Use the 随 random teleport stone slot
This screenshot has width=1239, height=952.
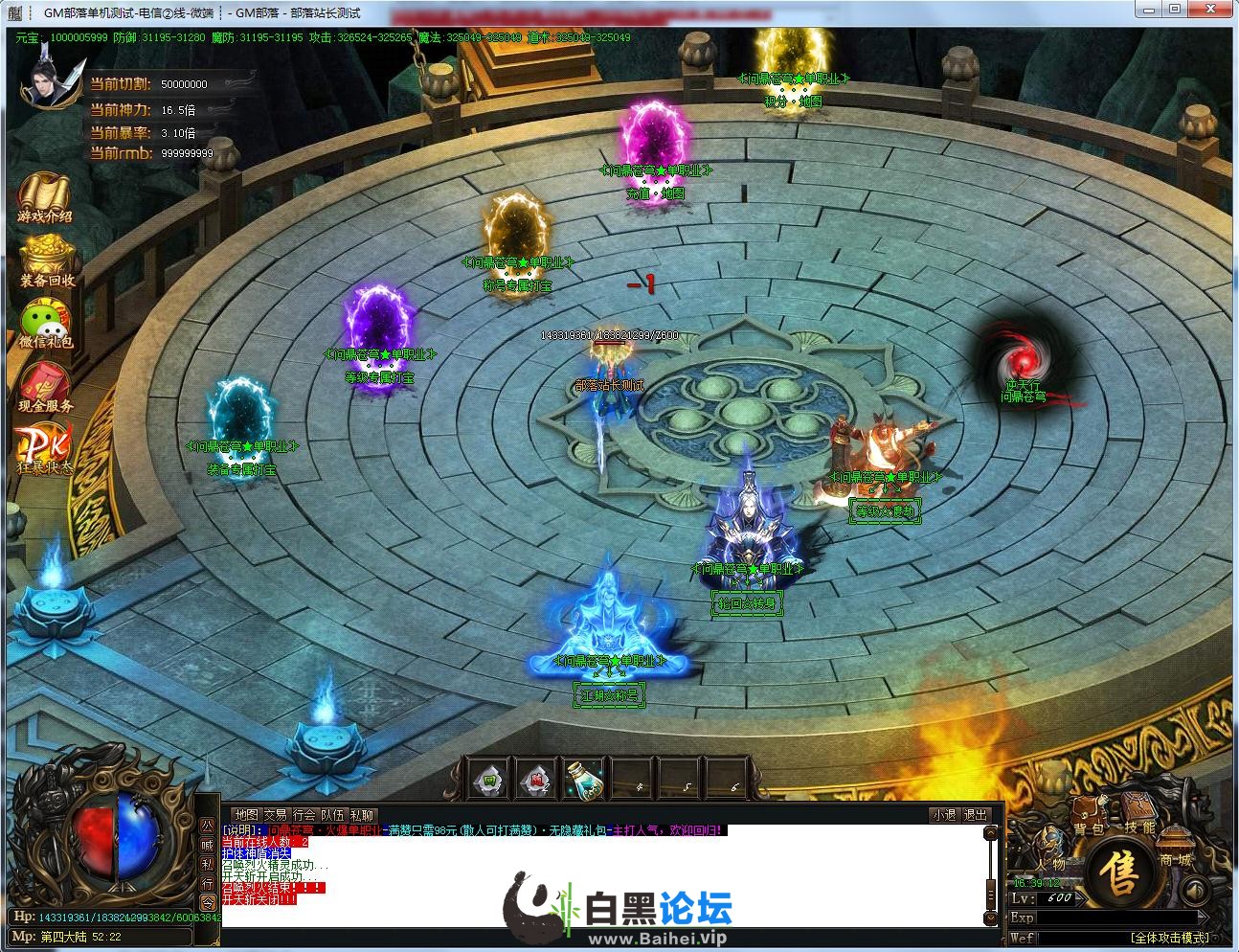(536, 781)
